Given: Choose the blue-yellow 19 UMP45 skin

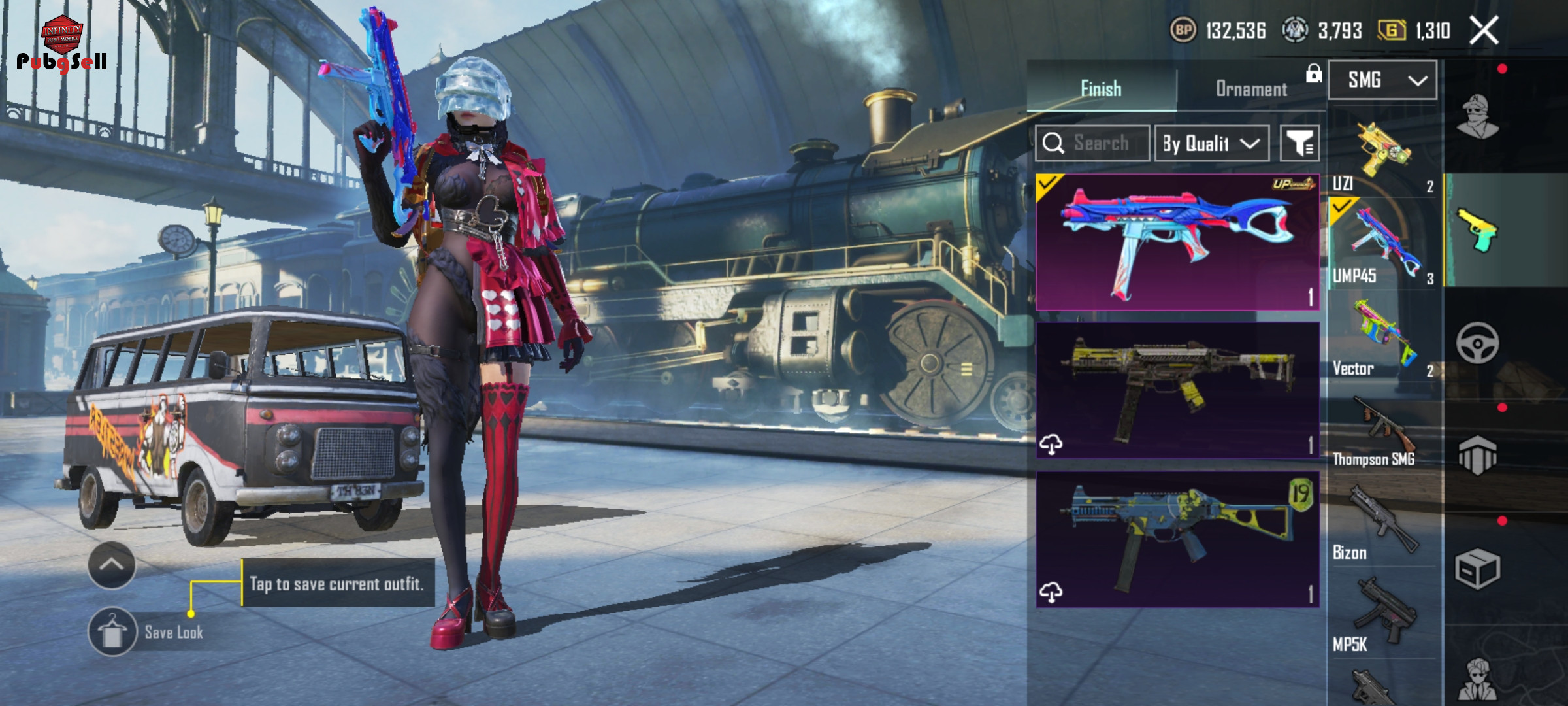Looking at the screenshot, I should [1177, 539].
